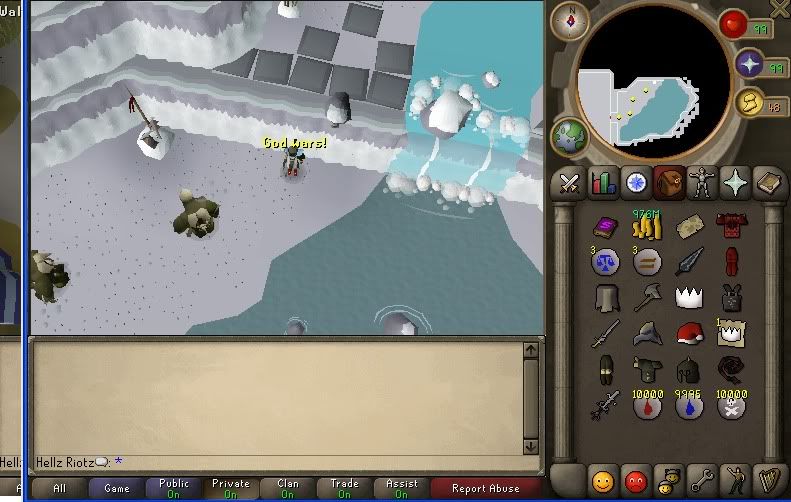Screen dimensions: 791x502
Task: Click the Report Abuse button
Action: pos(486,489)
